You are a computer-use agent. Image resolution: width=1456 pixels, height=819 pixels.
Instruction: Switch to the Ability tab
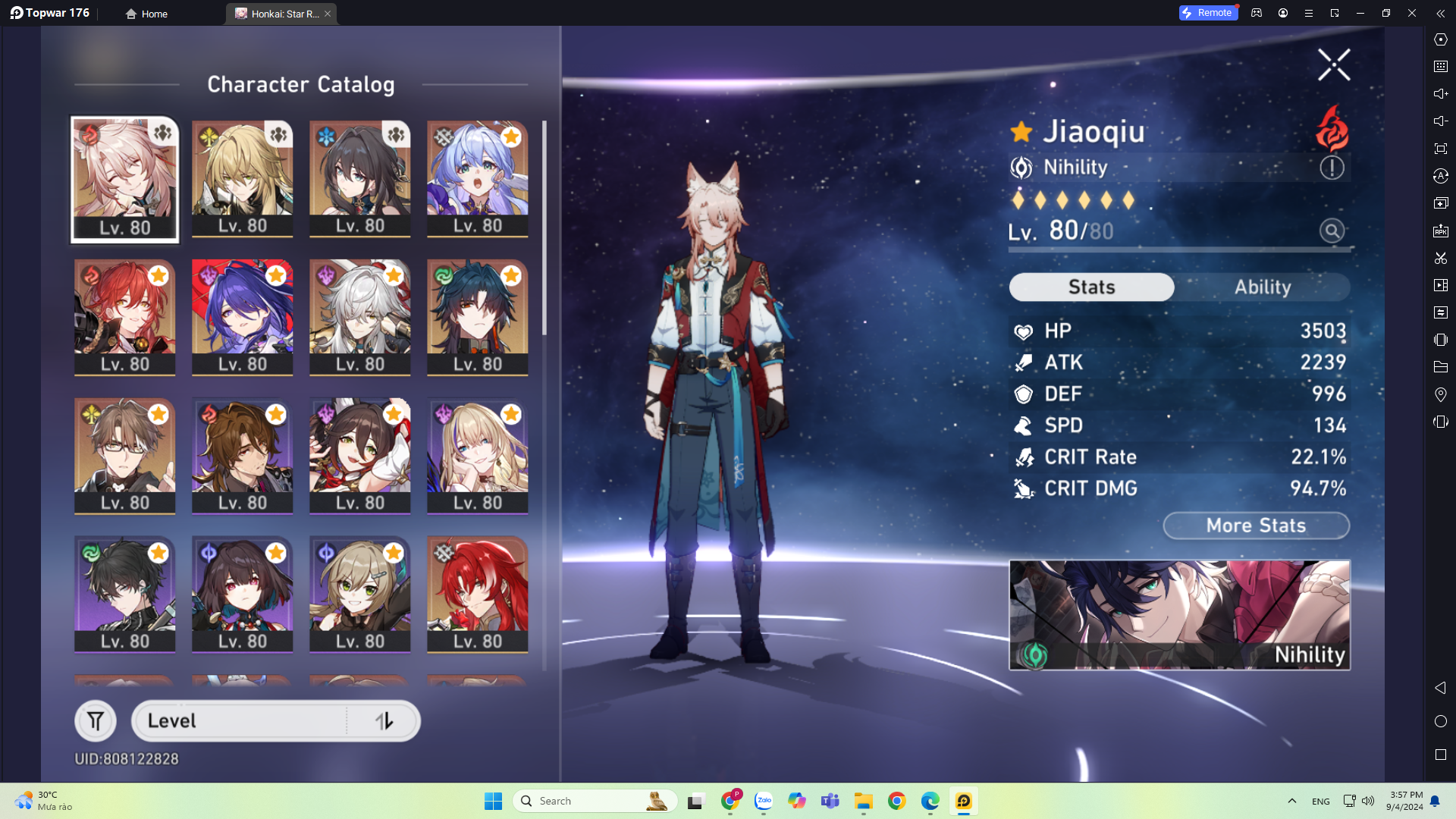1262,287
